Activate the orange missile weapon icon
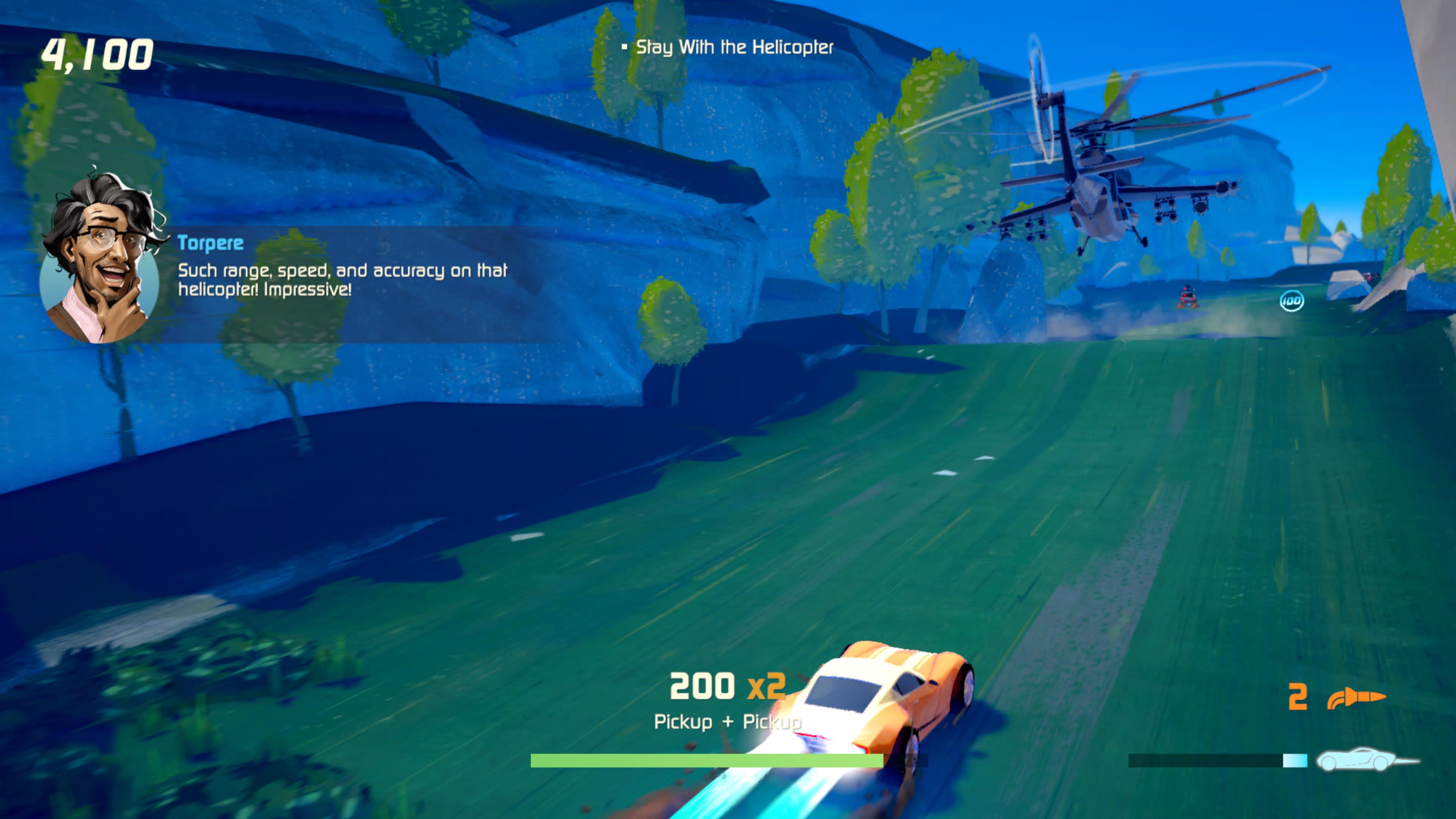1456x819 pixels. pyautogui.click(x=1356, y=698)
